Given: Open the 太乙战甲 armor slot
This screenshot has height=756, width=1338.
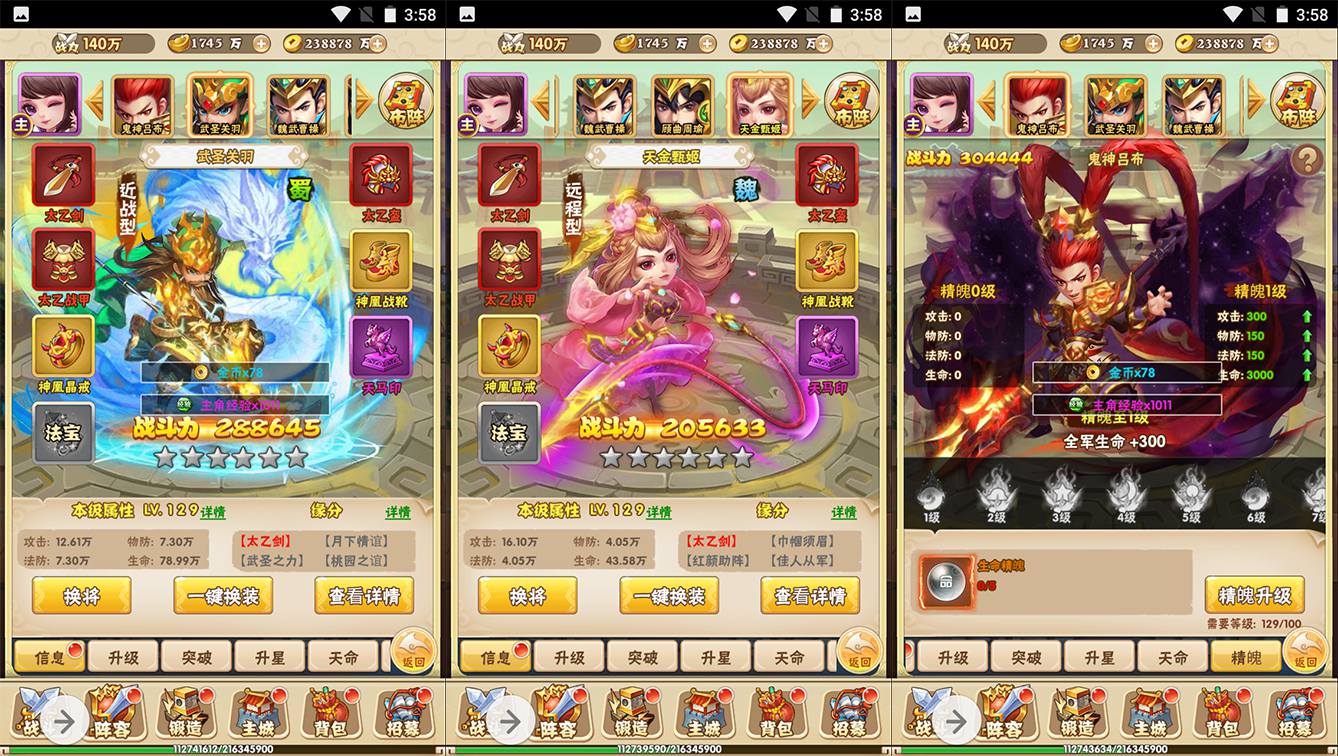Looking at the screenshot, I should pyautogui.click(x=62, y=260).
